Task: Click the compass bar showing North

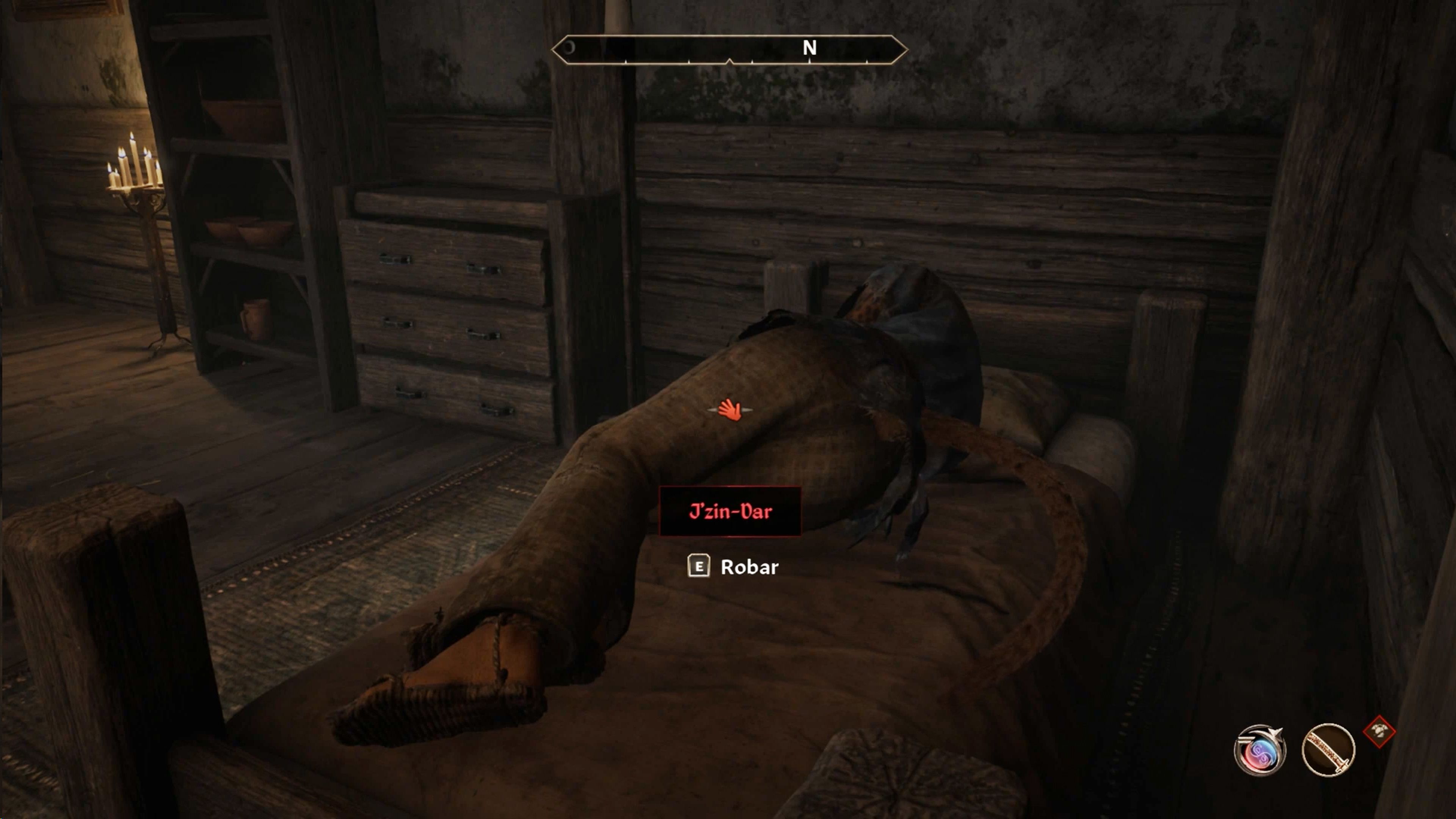Action: [729, 50]
